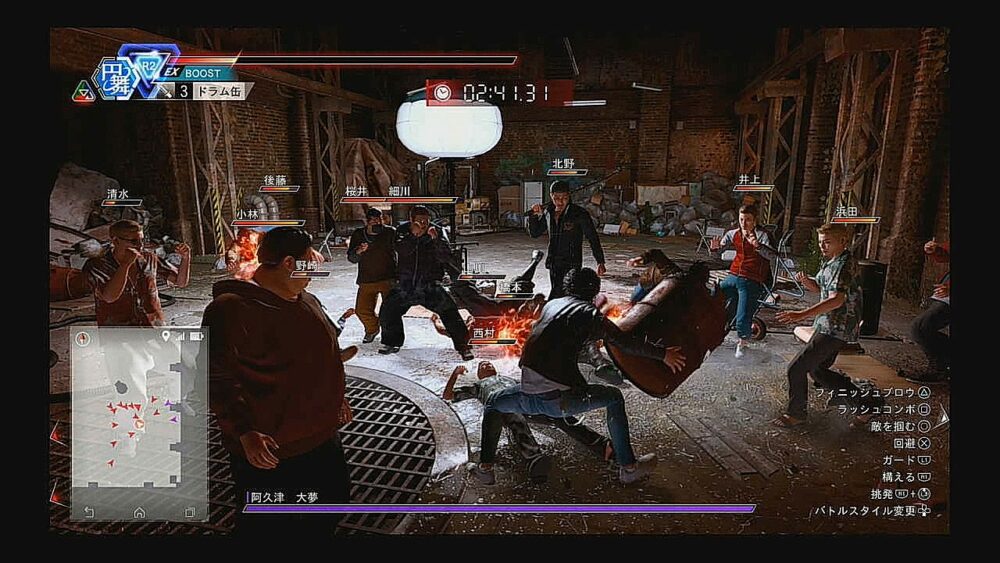Click the location pin icon on the minimap
This screenshot has width=1000, height=563.
(166, 337)
